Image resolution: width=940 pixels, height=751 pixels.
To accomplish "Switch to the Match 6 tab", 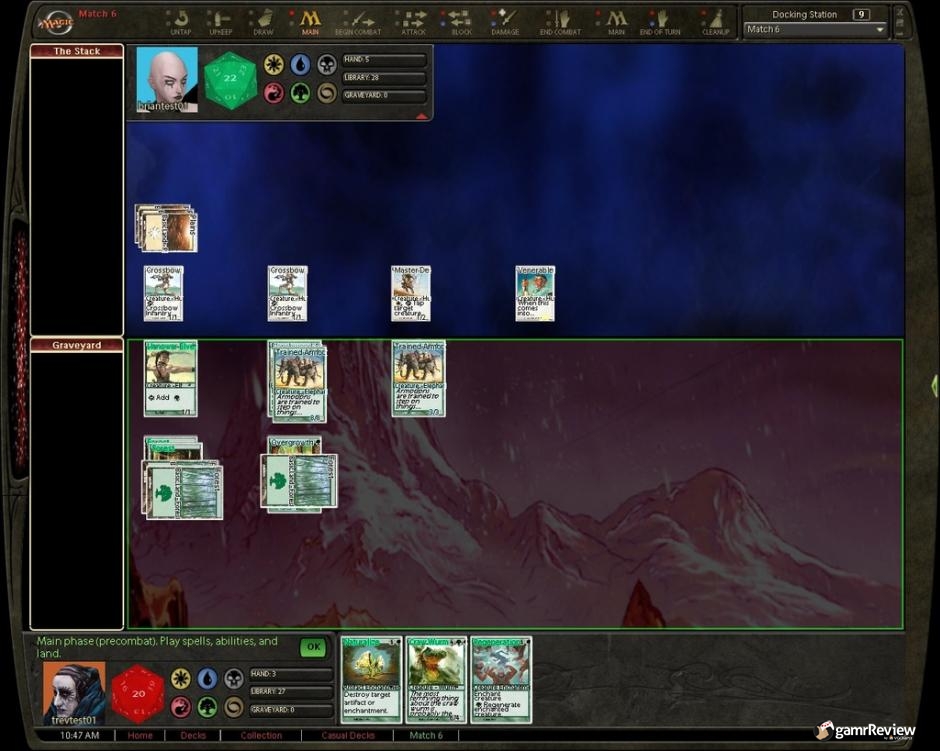I will [426, 735].
